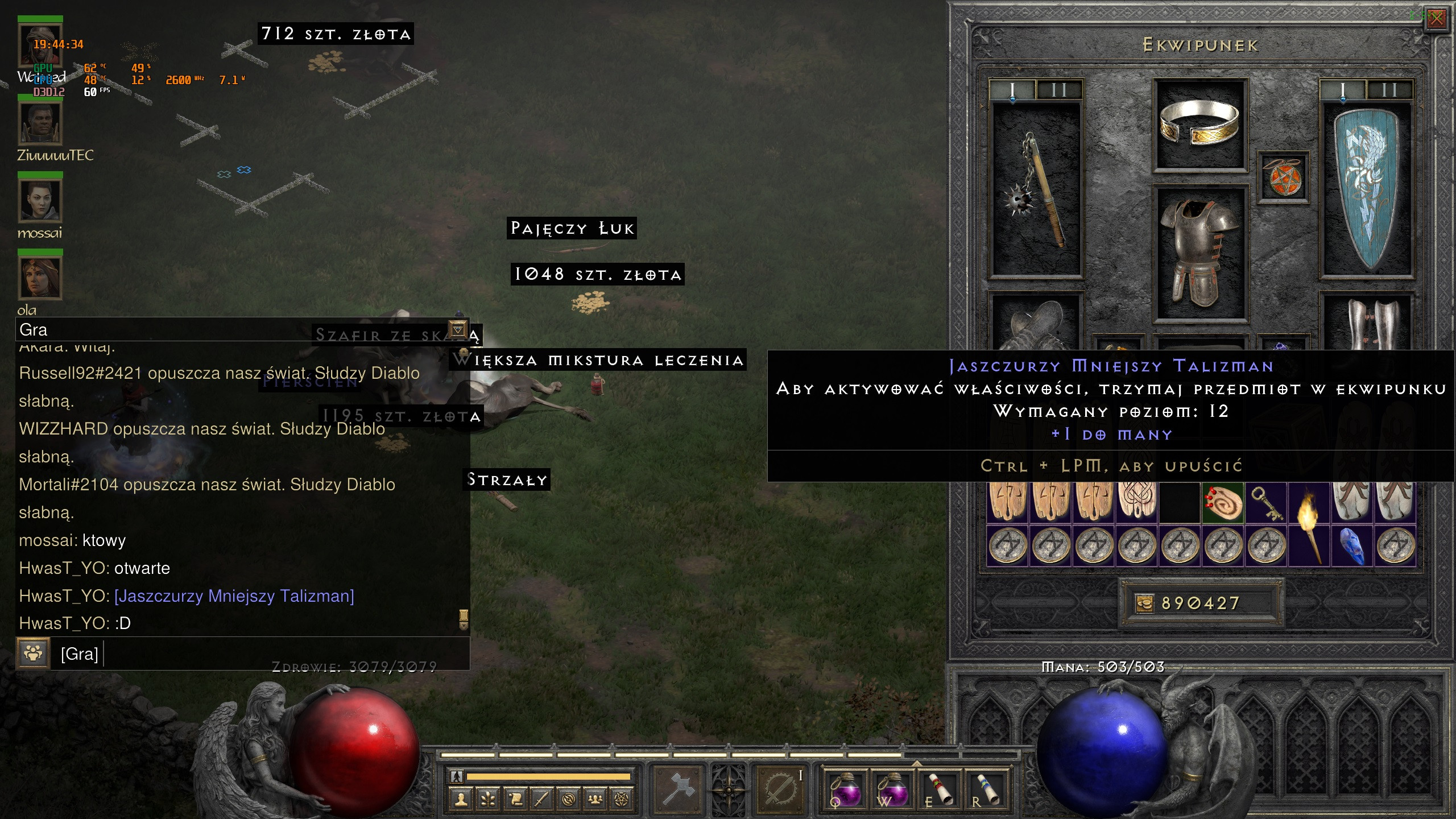Open the Gra chat channel dropdown
The width and height of the screenshot is (1456, 819).
pyautogui.click(x=458, y=329)
